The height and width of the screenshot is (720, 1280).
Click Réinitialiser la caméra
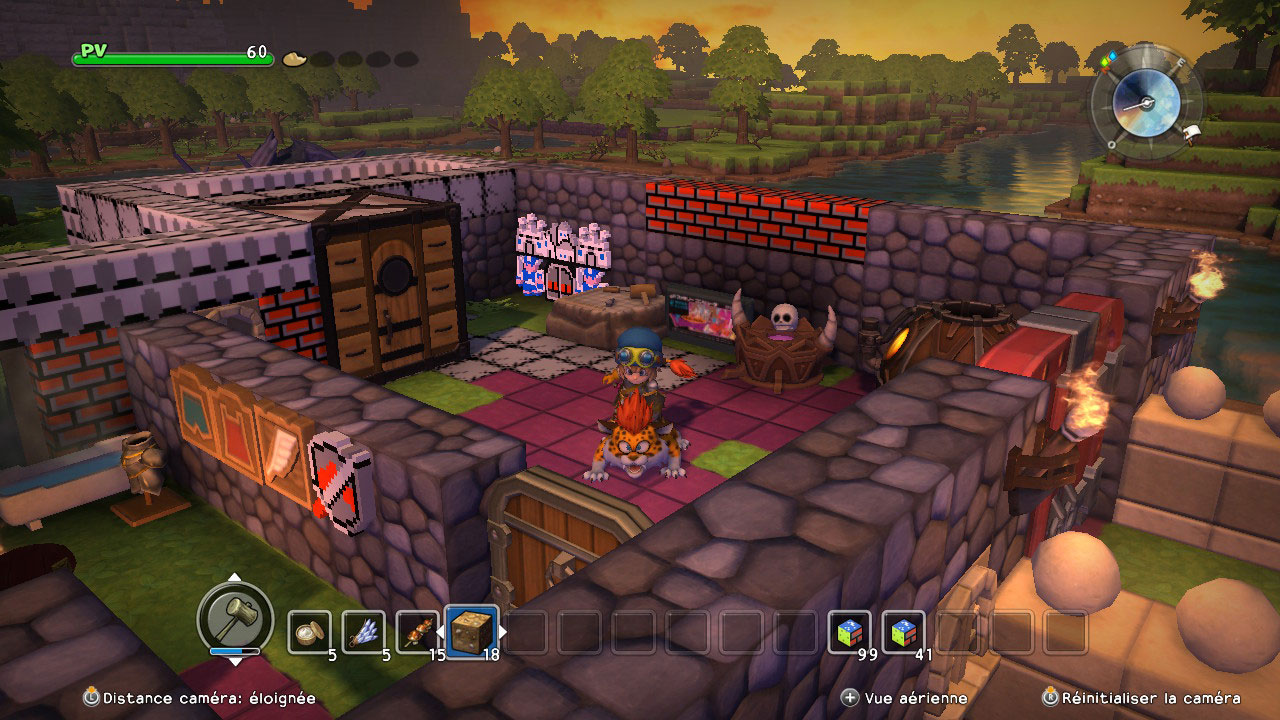[x=1141, y=698]
